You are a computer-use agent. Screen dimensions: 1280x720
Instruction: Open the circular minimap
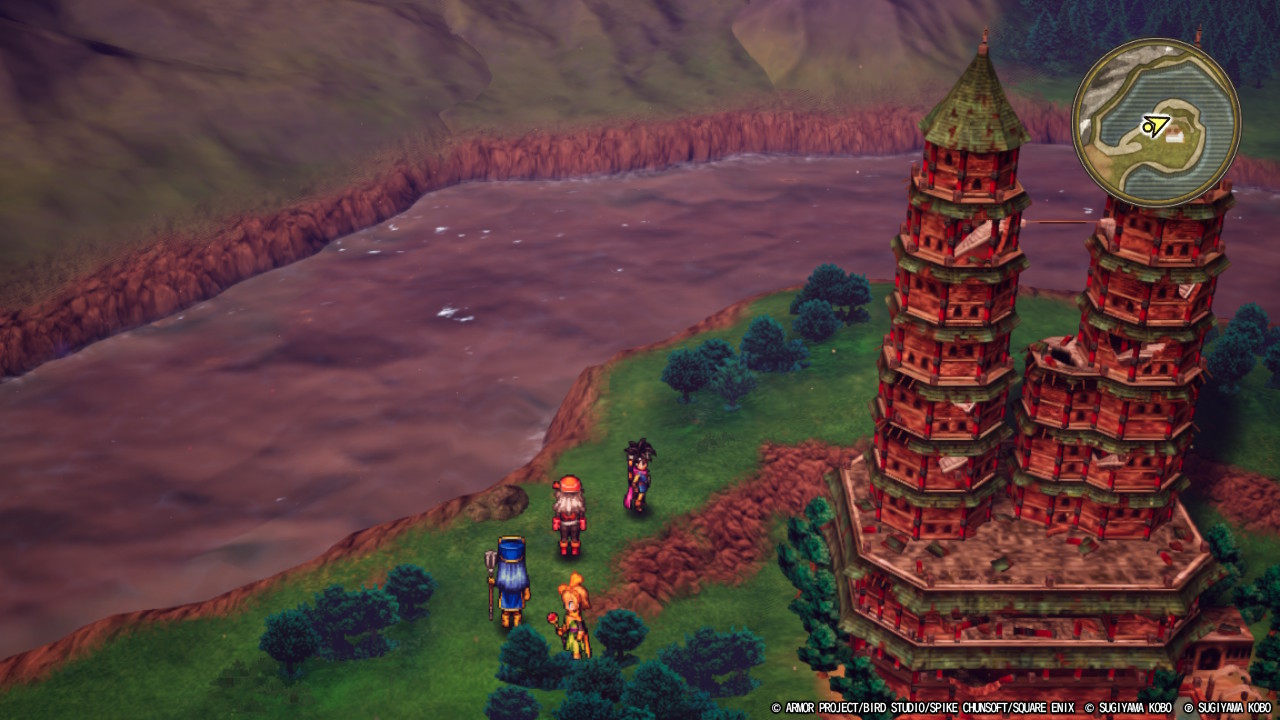[1156, 122]
